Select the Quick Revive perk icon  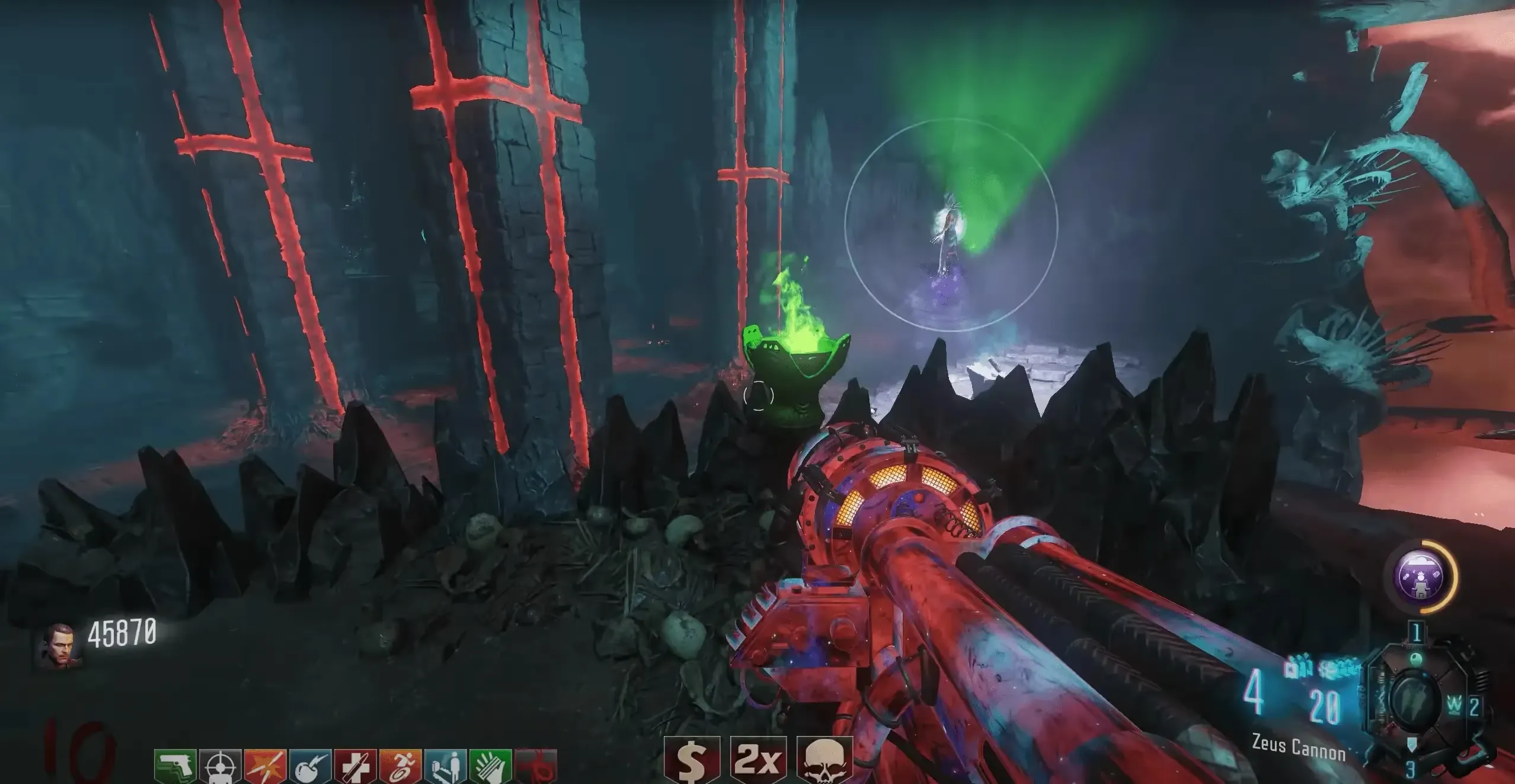coord(445,767)
